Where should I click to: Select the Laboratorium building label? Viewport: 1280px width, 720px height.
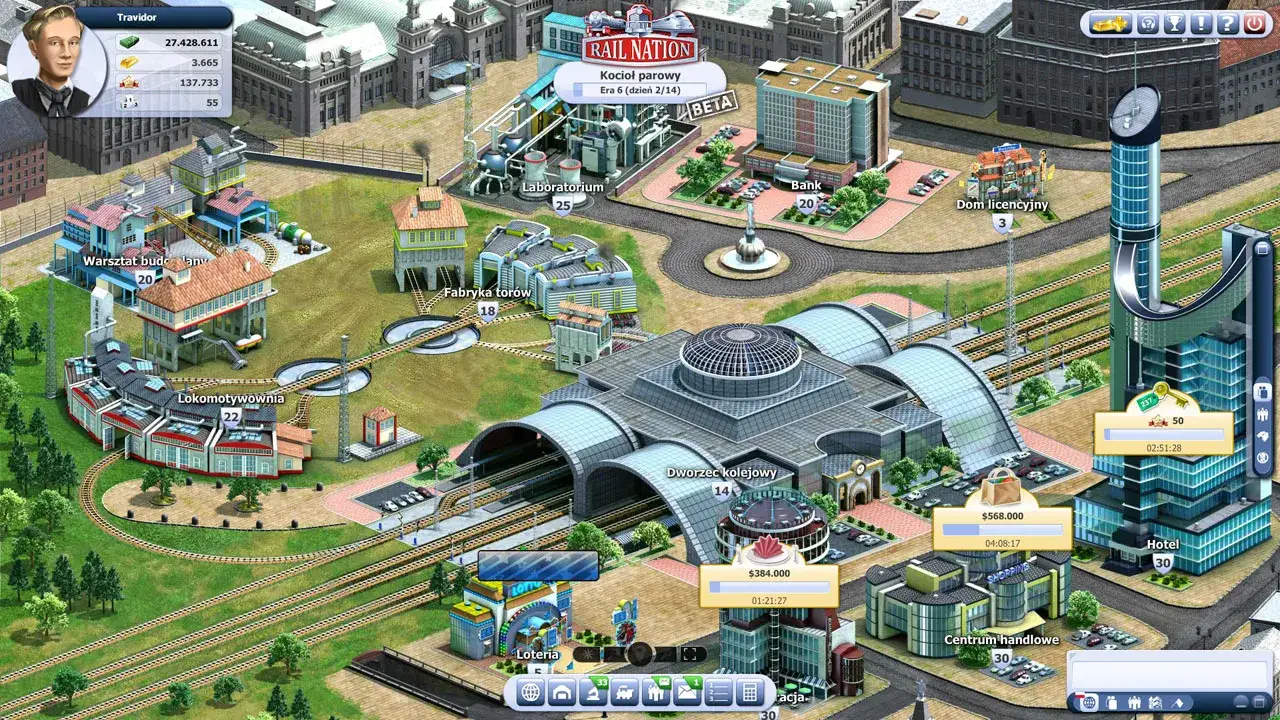click(x=563, y=187)
